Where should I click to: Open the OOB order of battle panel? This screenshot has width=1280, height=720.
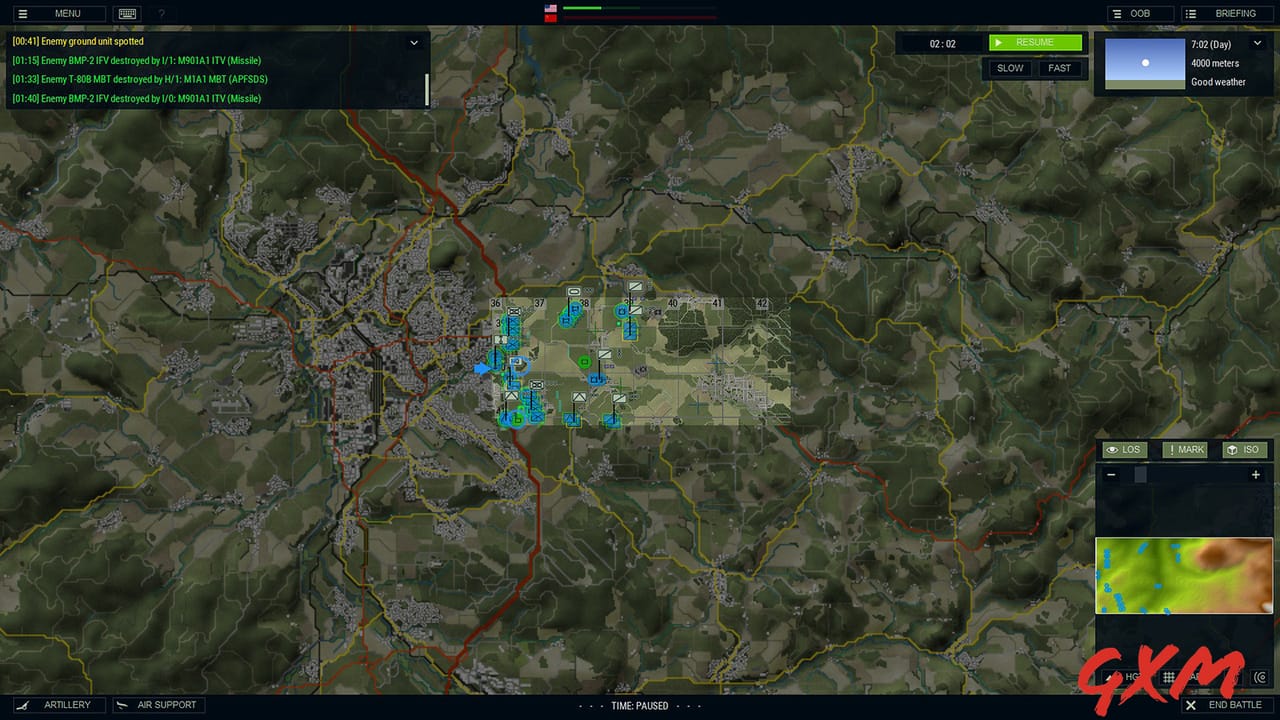[x=1139, y=13]
